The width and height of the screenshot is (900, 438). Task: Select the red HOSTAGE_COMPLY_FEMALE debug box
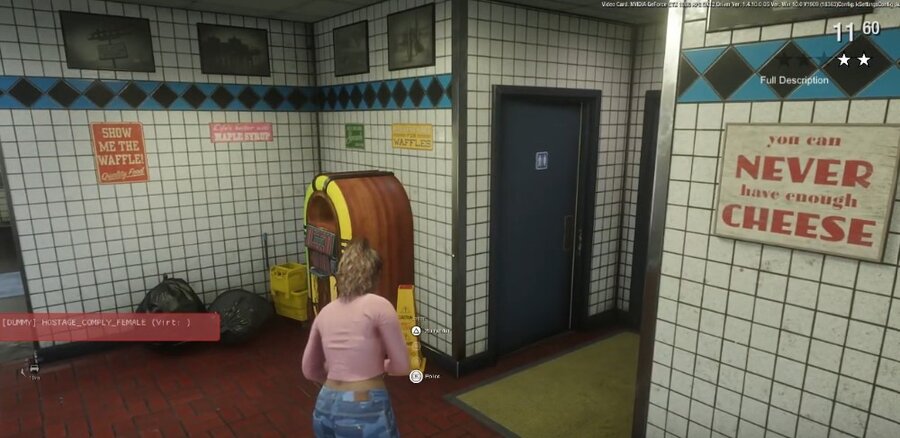(x=109, y=326)
